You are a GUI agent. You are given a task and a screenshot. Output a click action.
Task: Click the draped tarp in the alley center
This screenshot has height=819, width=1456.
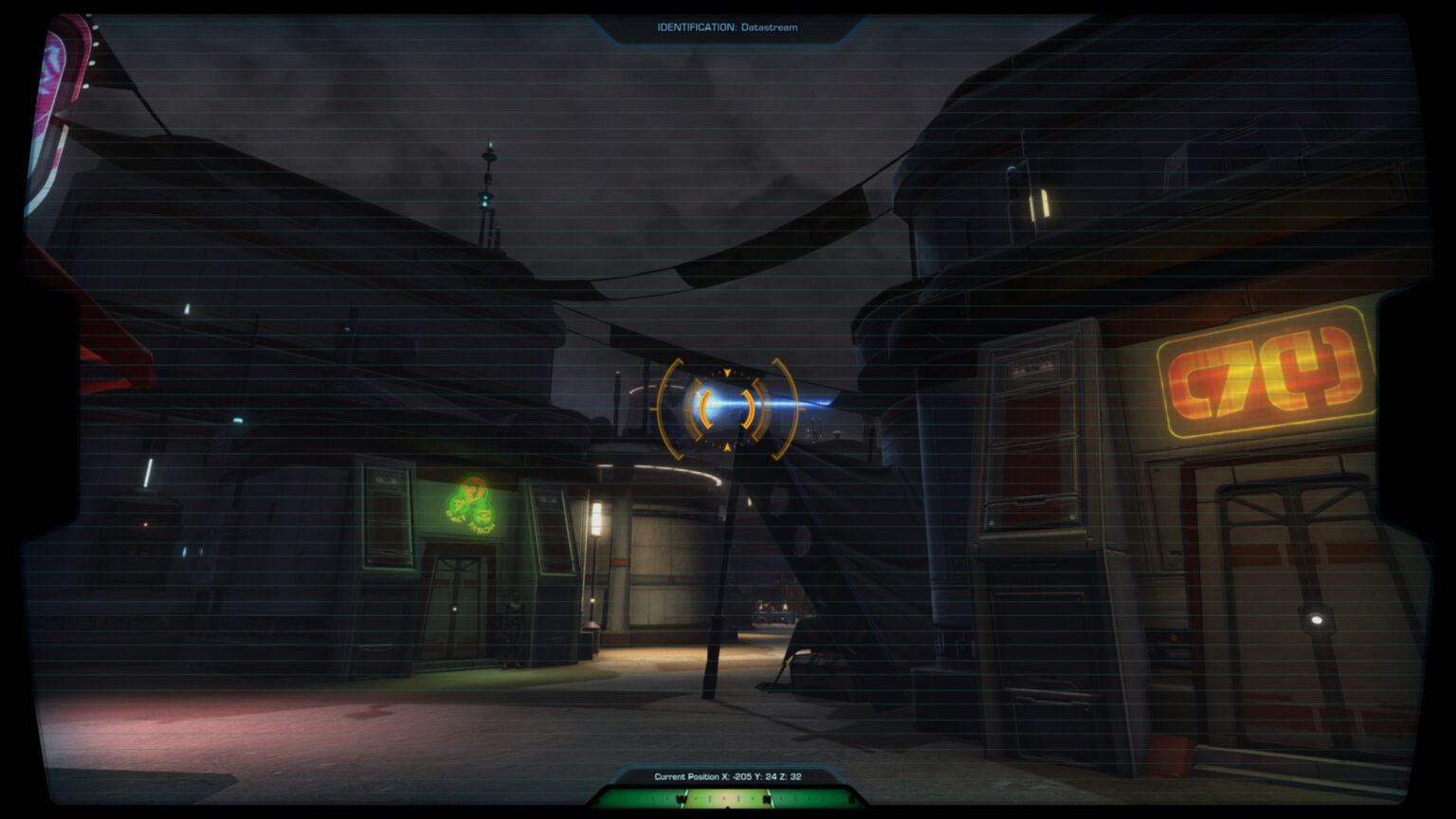pyautogui.click(x=829, y=531)
